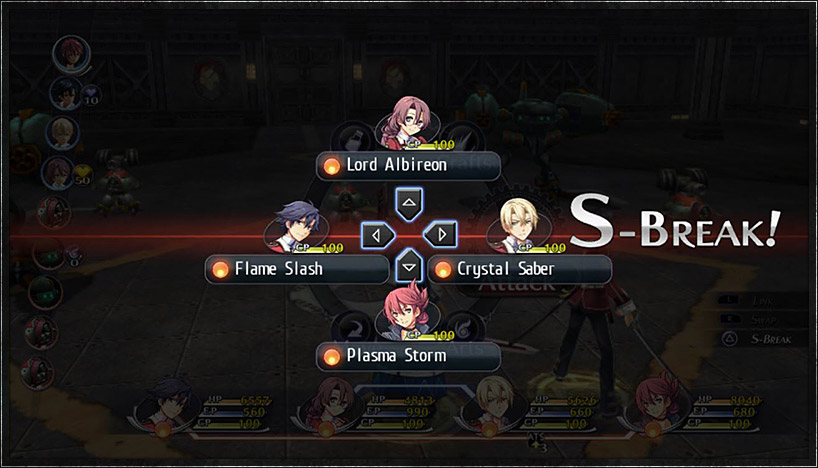Image resolution: width=818 pixels, height=468 pixels.
Task: Pick the Crystal Saber S-Break
Action: click(x=519, y=269)
